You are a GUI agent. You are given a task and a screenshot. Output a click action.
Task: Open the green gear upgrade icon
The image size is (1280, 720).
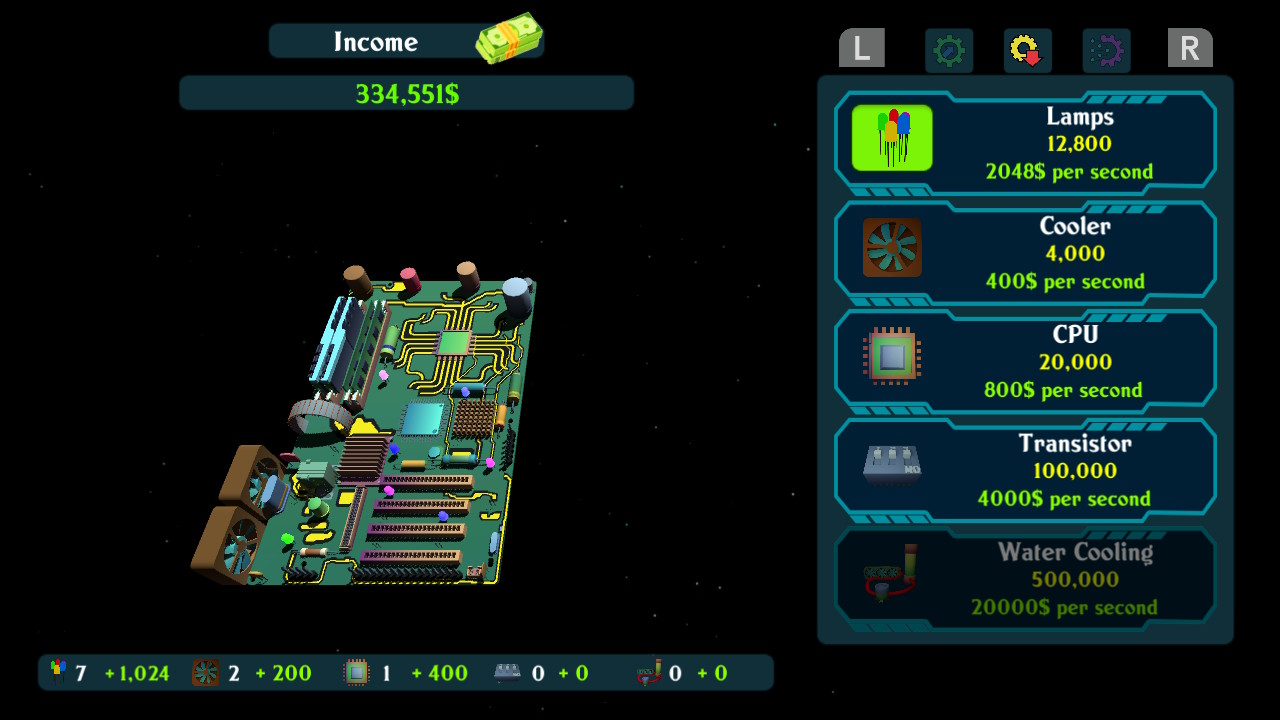click(948, 50)
